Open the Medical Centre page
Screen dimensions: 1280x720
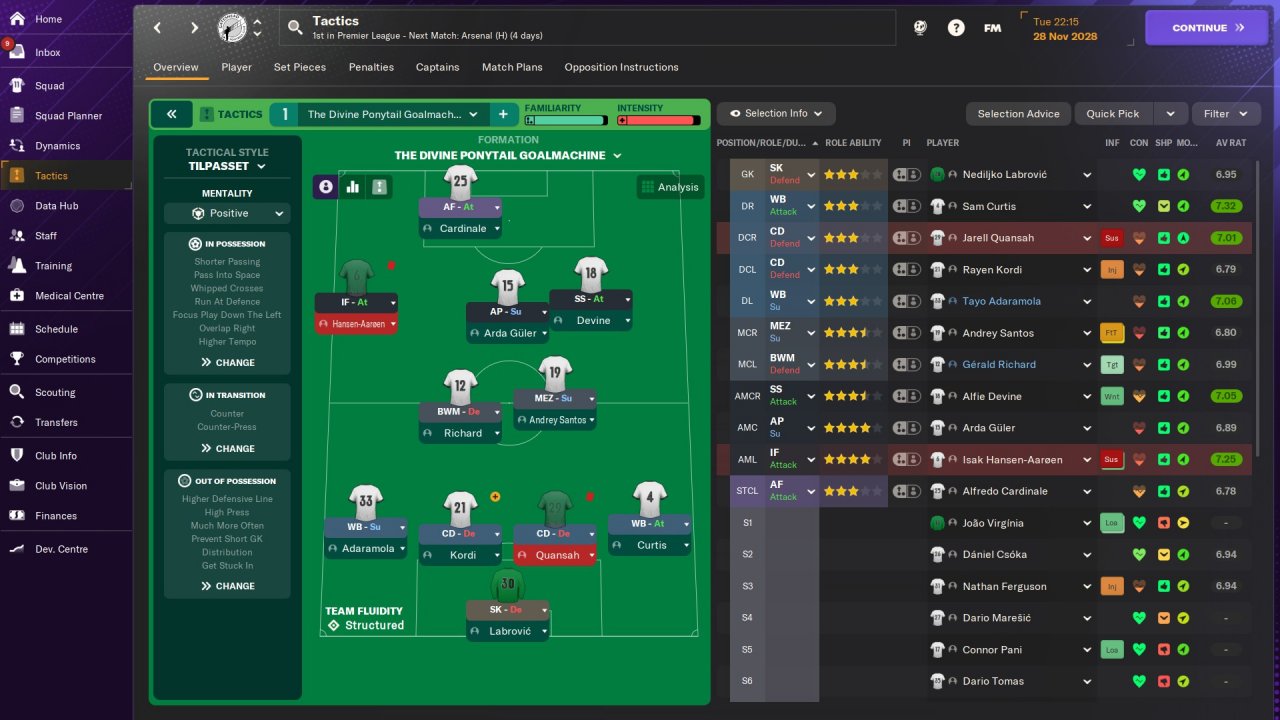(68, 296)
